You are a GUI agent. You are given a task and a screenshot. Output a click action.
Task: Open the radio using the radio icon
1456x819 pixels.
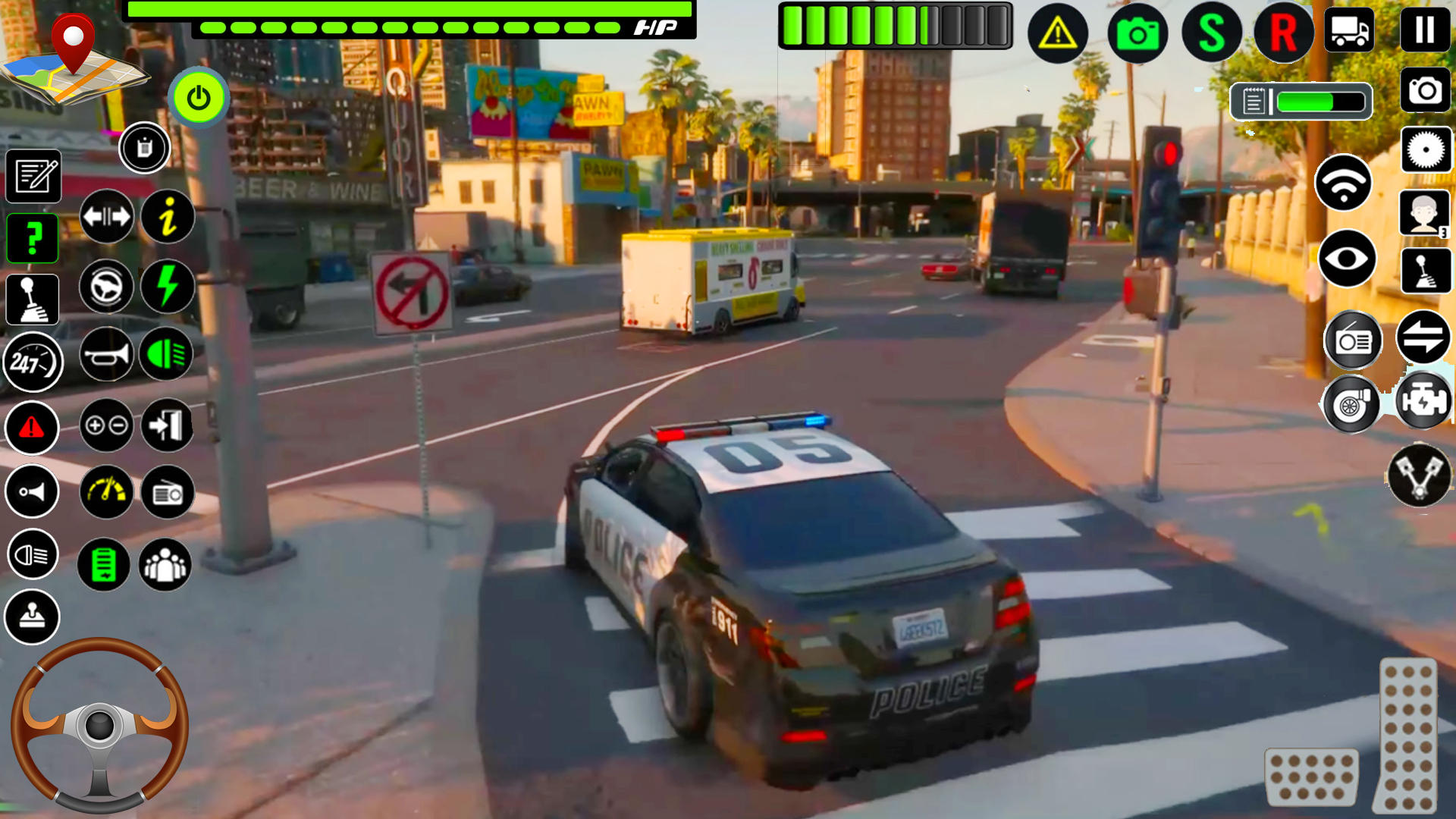pyautogui.click(x=167, y=493)
